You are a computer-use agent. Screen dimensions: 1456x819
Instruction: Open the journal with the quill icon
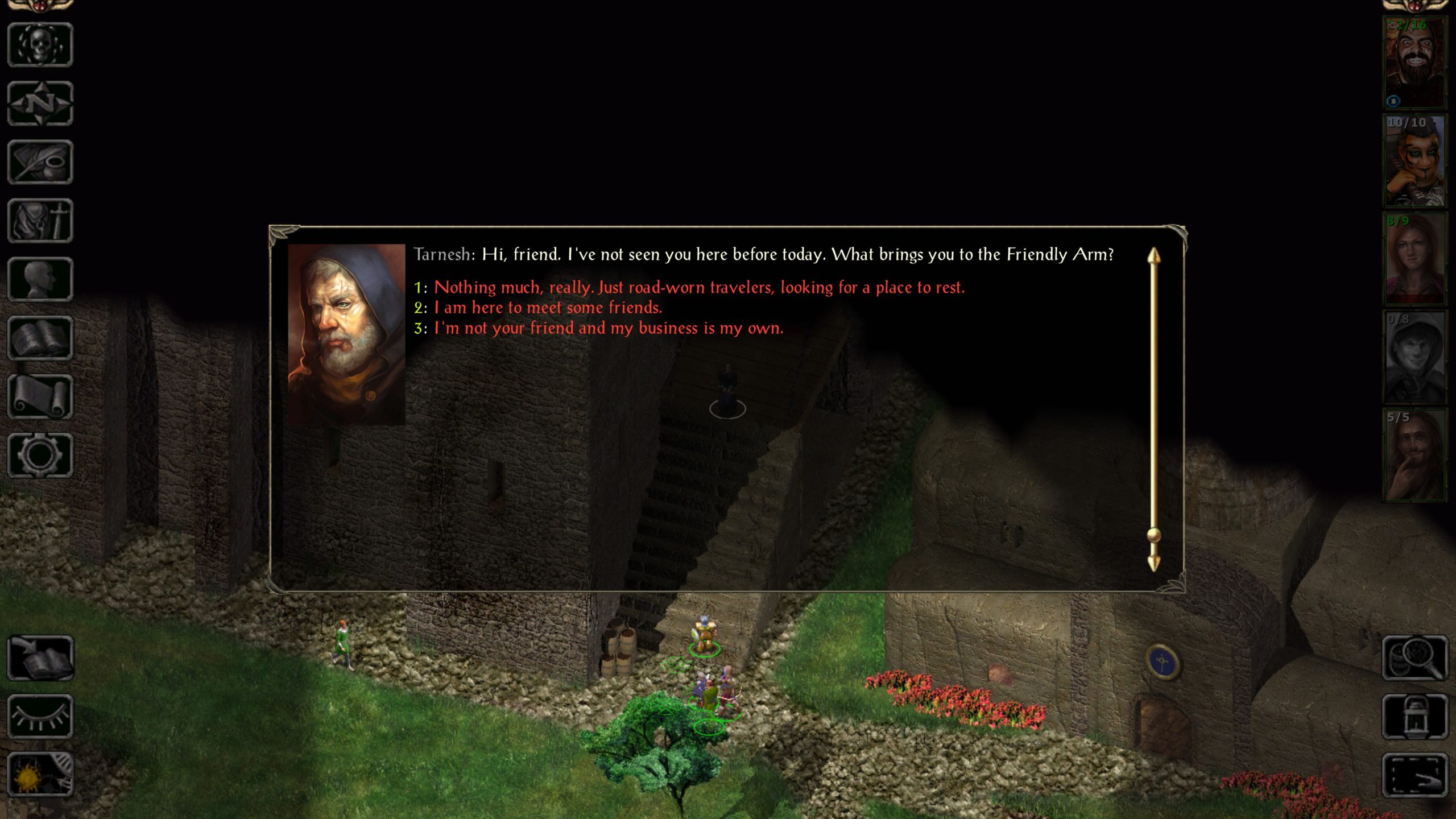40,162
